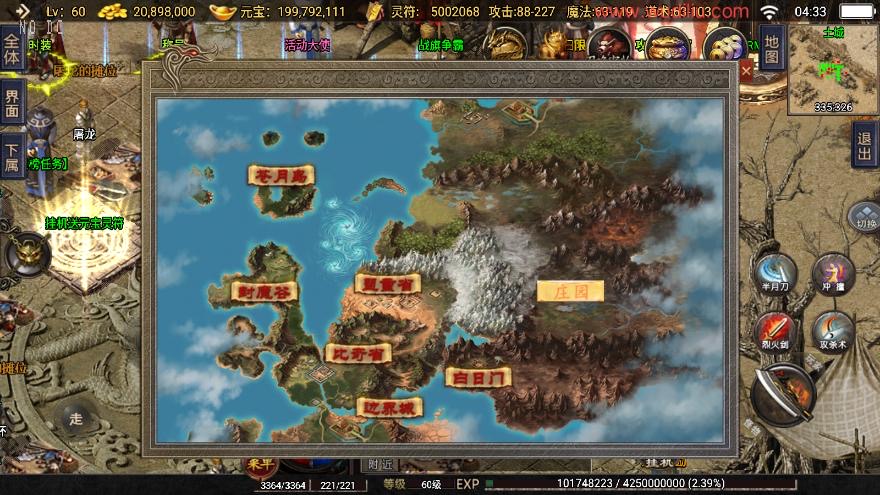The width and height of the screenshot is (880, 495).
Task: Choose the 盟重省 region label
Action: coord(386,284)
